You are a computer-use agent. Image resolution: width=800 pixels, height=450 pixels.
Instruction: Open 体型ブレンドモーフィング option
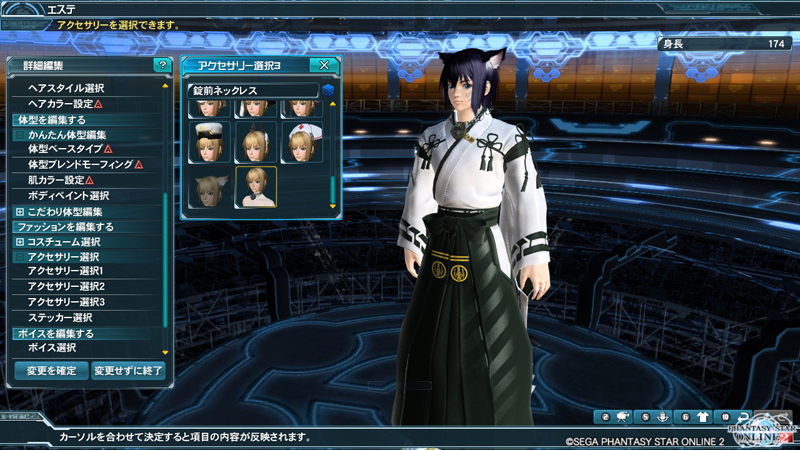click(85, 164)
